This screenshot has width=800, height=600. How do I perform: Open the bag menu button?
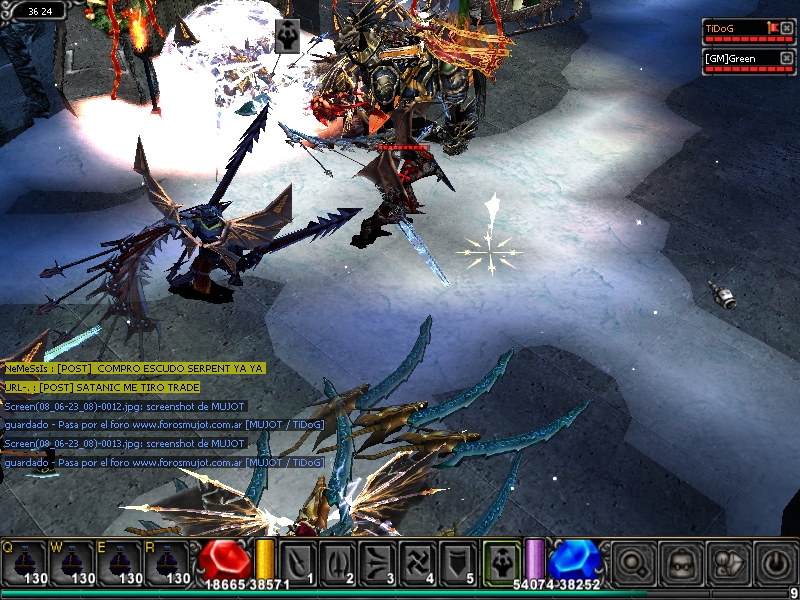tap(726, 562)
